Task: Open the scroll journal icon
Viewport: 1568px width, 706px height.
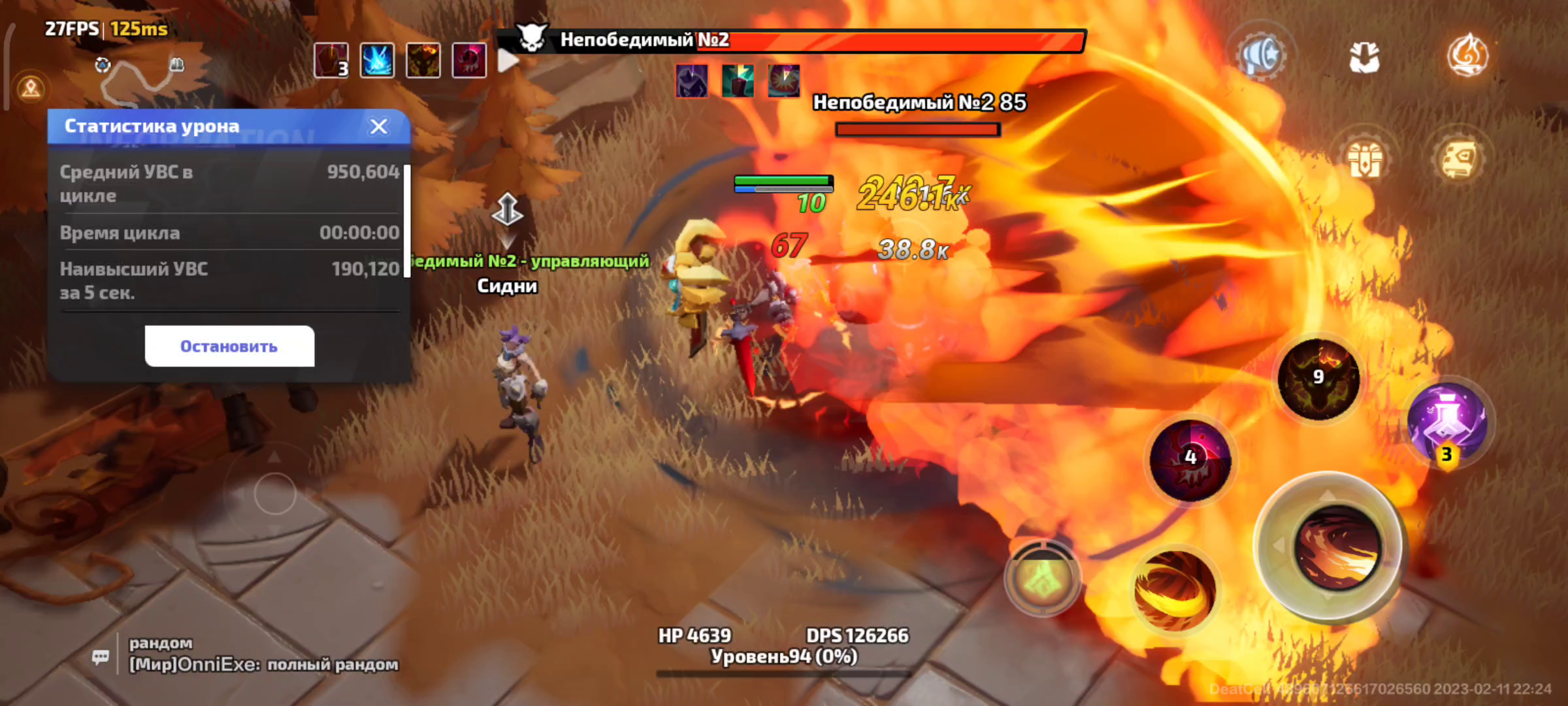Action: pos(1459,159)
